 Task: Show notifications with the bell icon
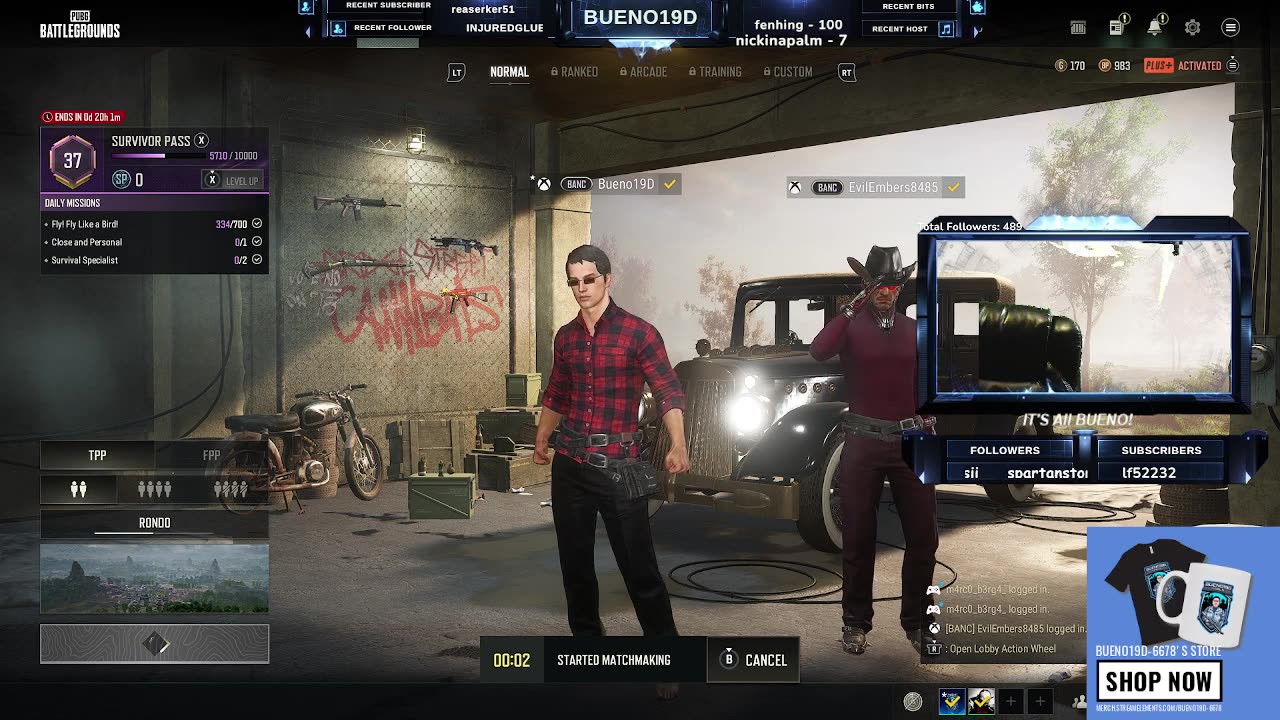[1154, 28]
